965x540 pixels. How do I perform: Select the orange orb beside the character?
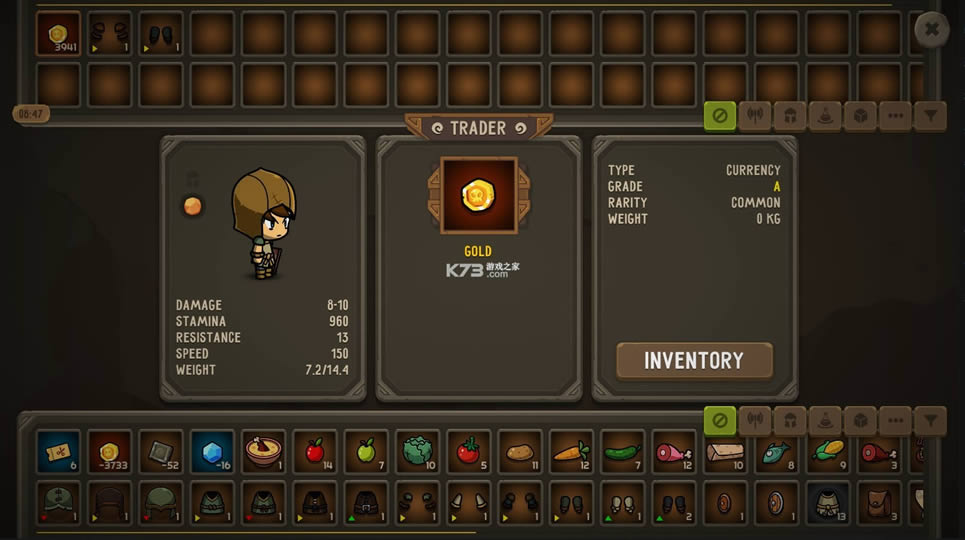point(193,206)
